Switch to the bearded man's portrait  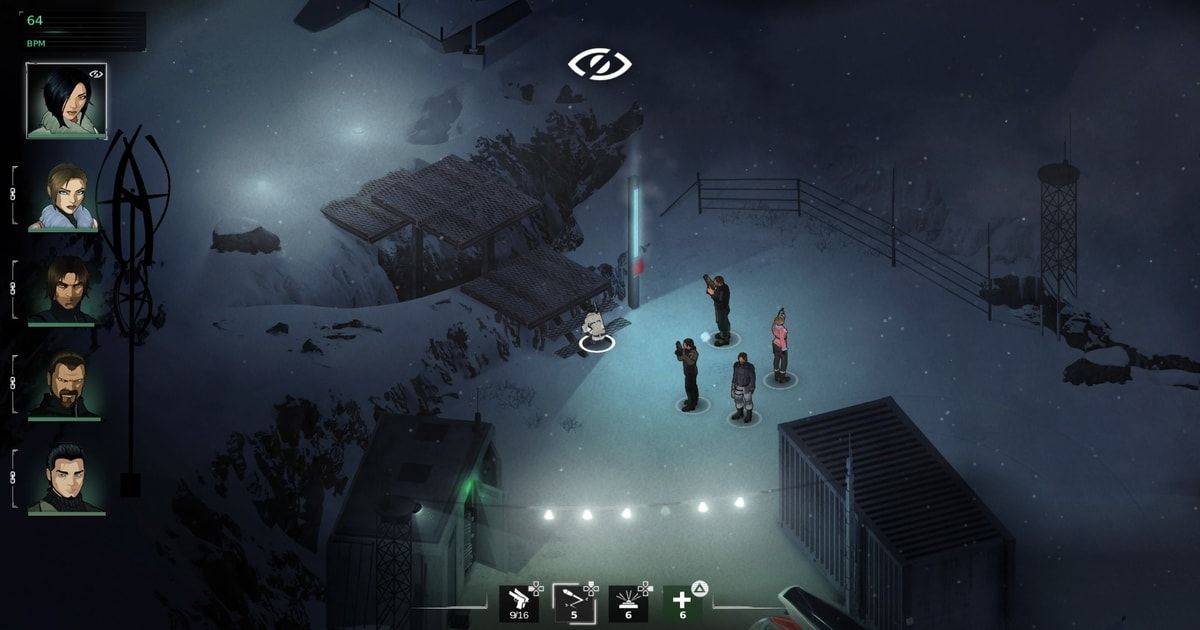pos(66,385)
